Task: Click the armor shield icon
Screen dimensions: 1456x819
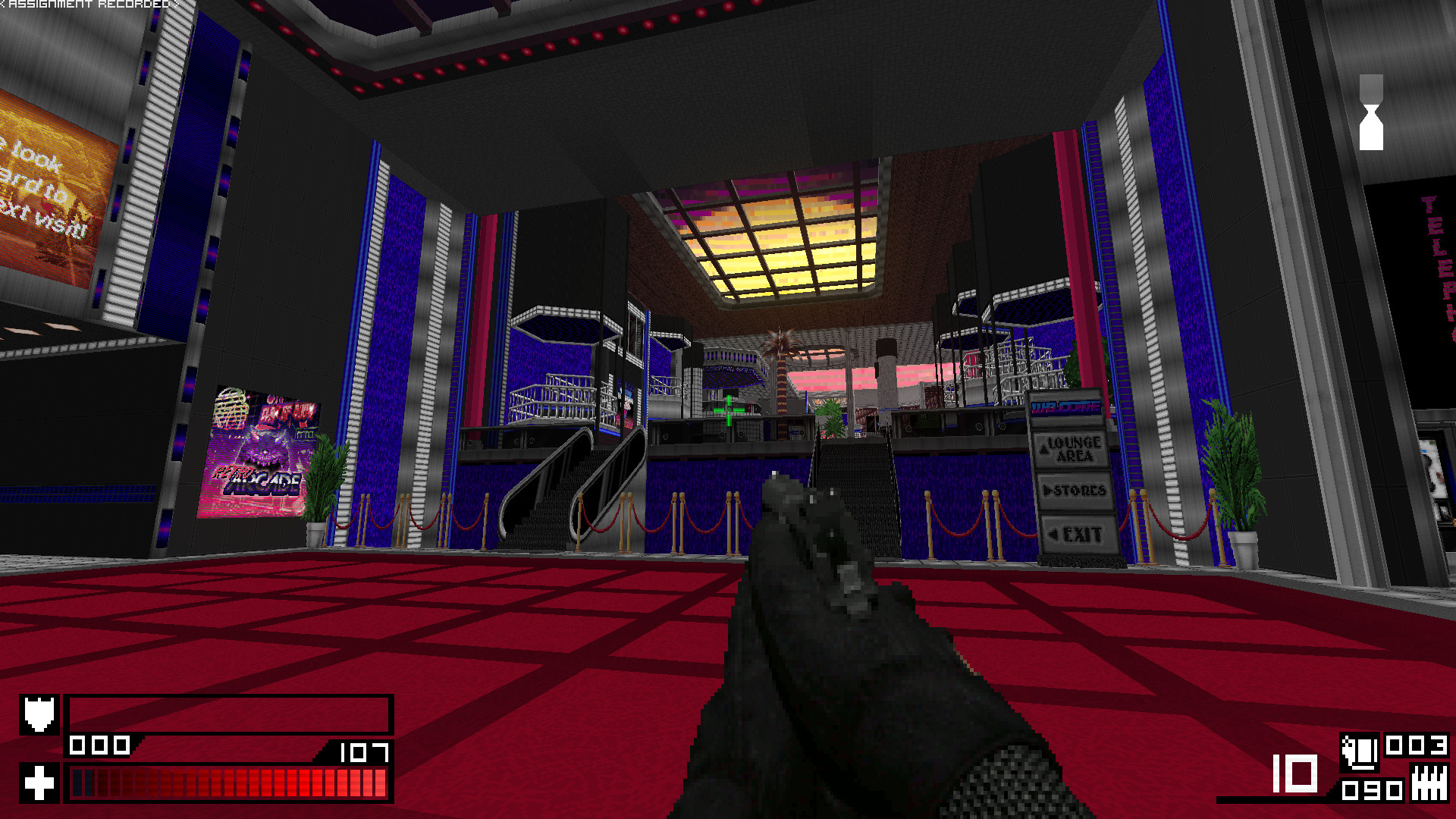Action: coord(39,714)
